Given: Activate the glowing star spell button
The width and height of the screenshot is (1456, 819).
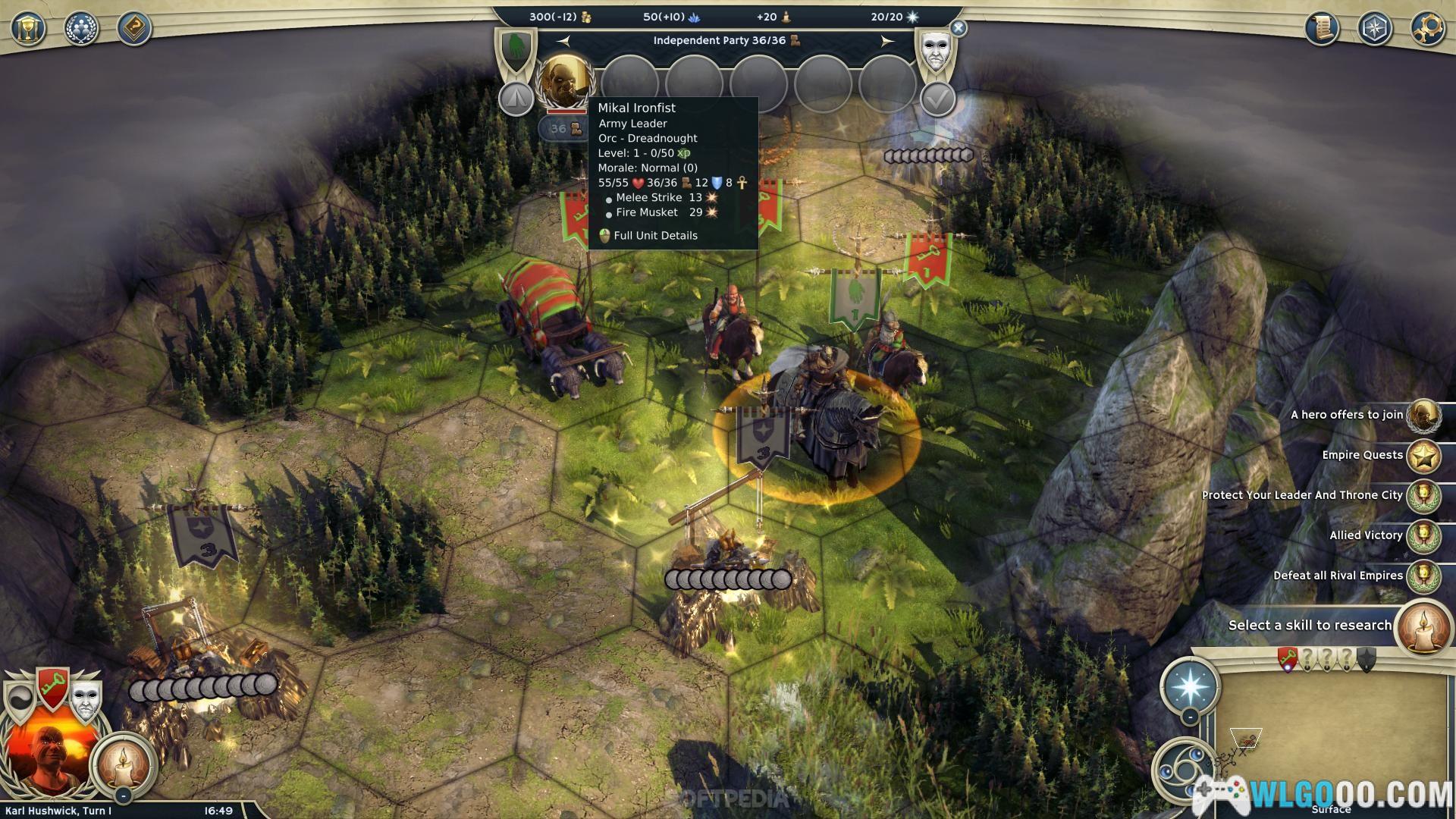Looking at the screenshot, I should coord(1190,685).
